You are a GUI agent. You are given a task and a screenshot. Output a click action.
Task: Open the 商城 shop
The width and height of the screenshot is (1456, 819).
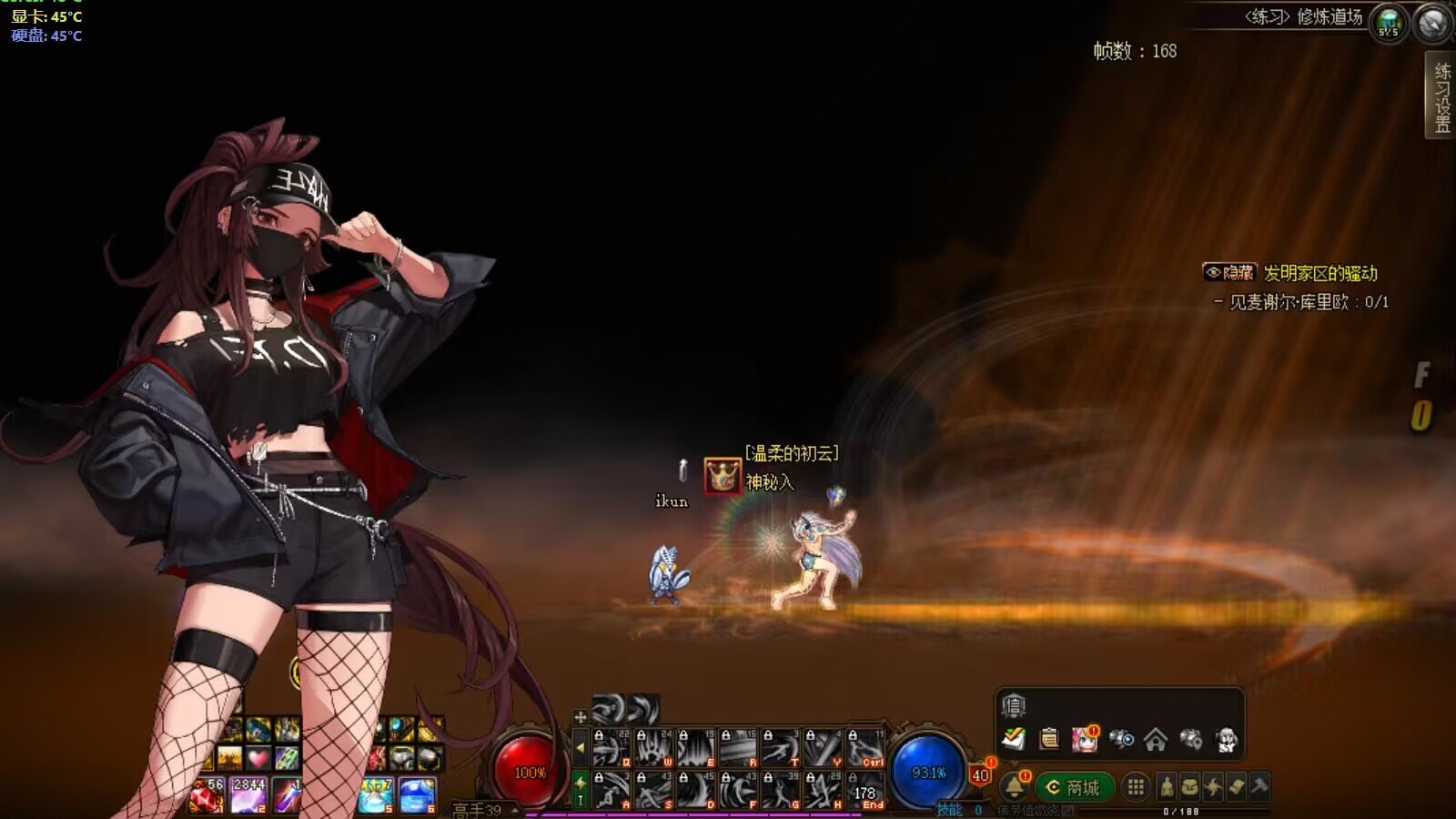1074,787
